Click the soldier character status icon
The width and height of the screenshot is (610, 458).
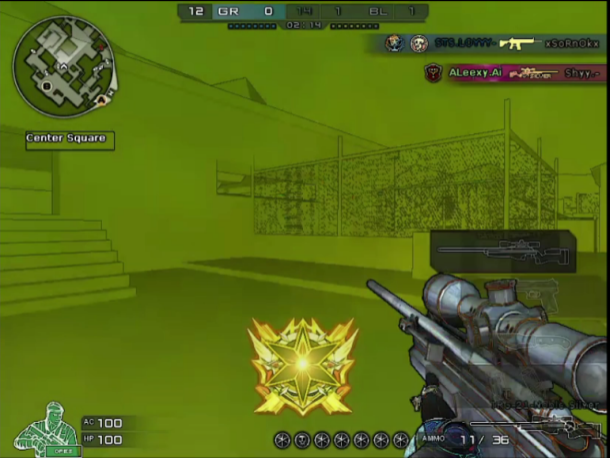[47, 430]
